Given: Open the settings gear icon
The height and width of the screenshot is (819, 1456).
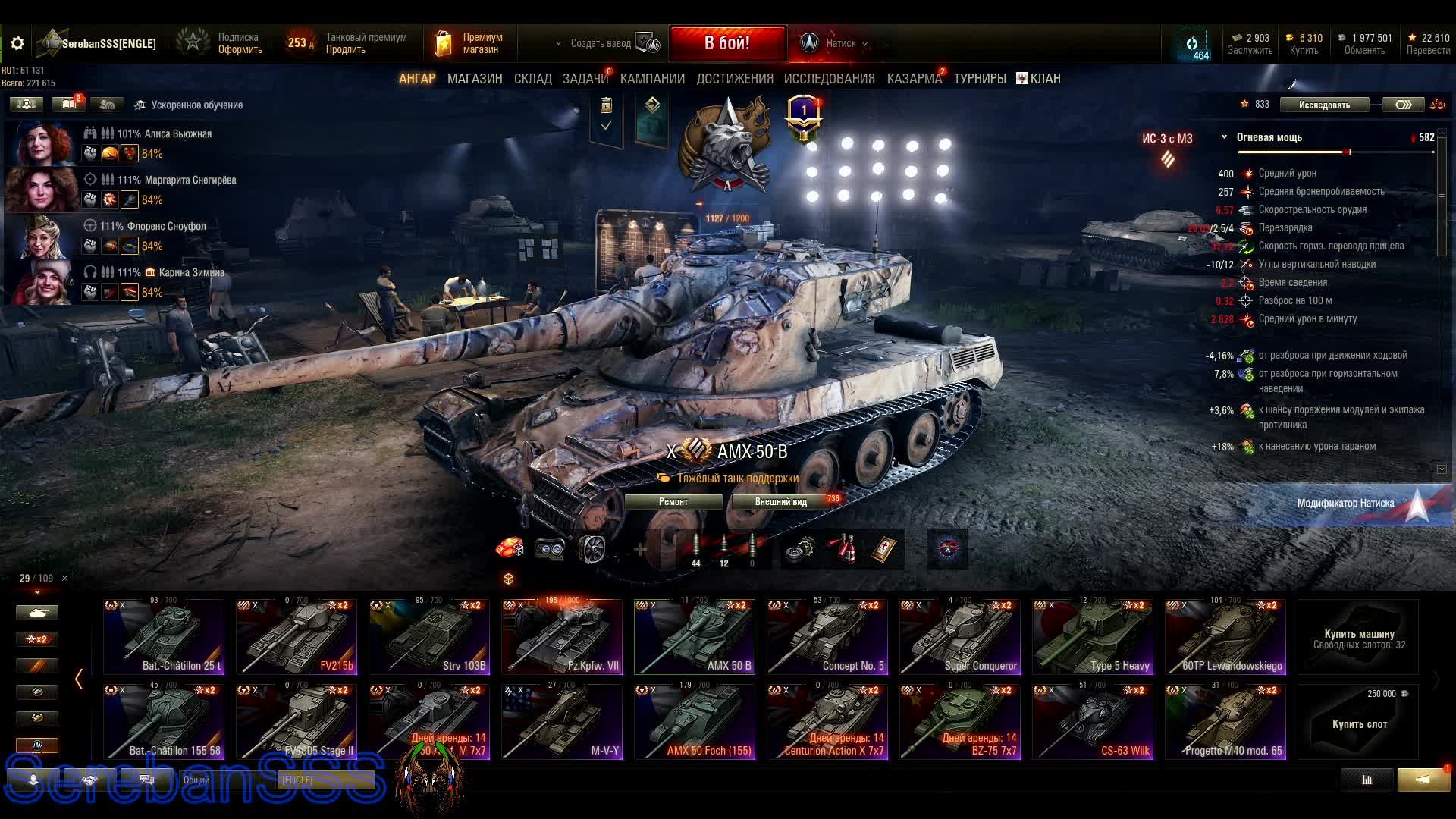Looking at the screenshot, I should tap(17, 44).
